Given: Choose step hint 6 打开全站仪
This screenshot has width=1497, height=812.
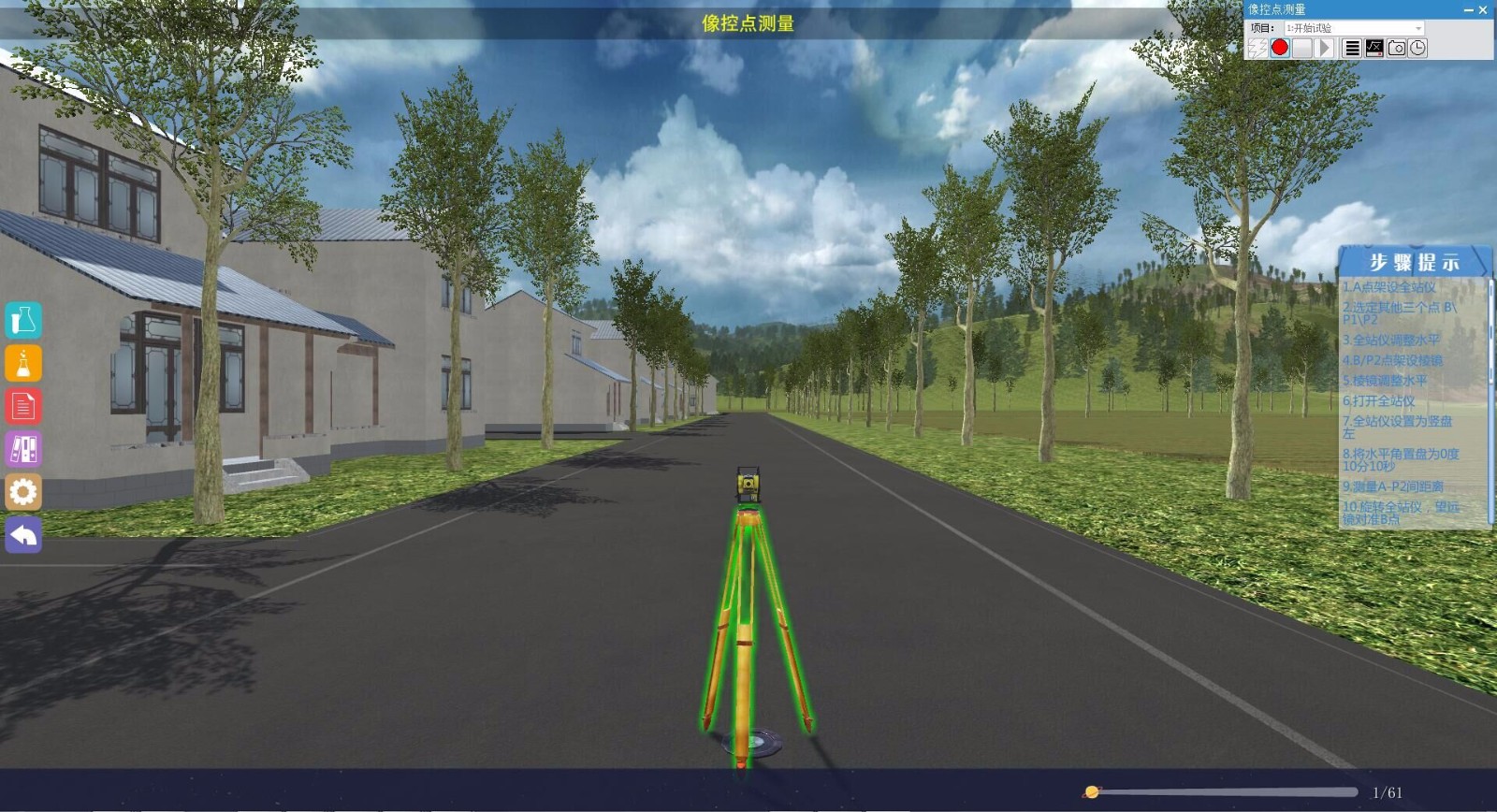Looking at the screenshot, I should [1378, 400].
